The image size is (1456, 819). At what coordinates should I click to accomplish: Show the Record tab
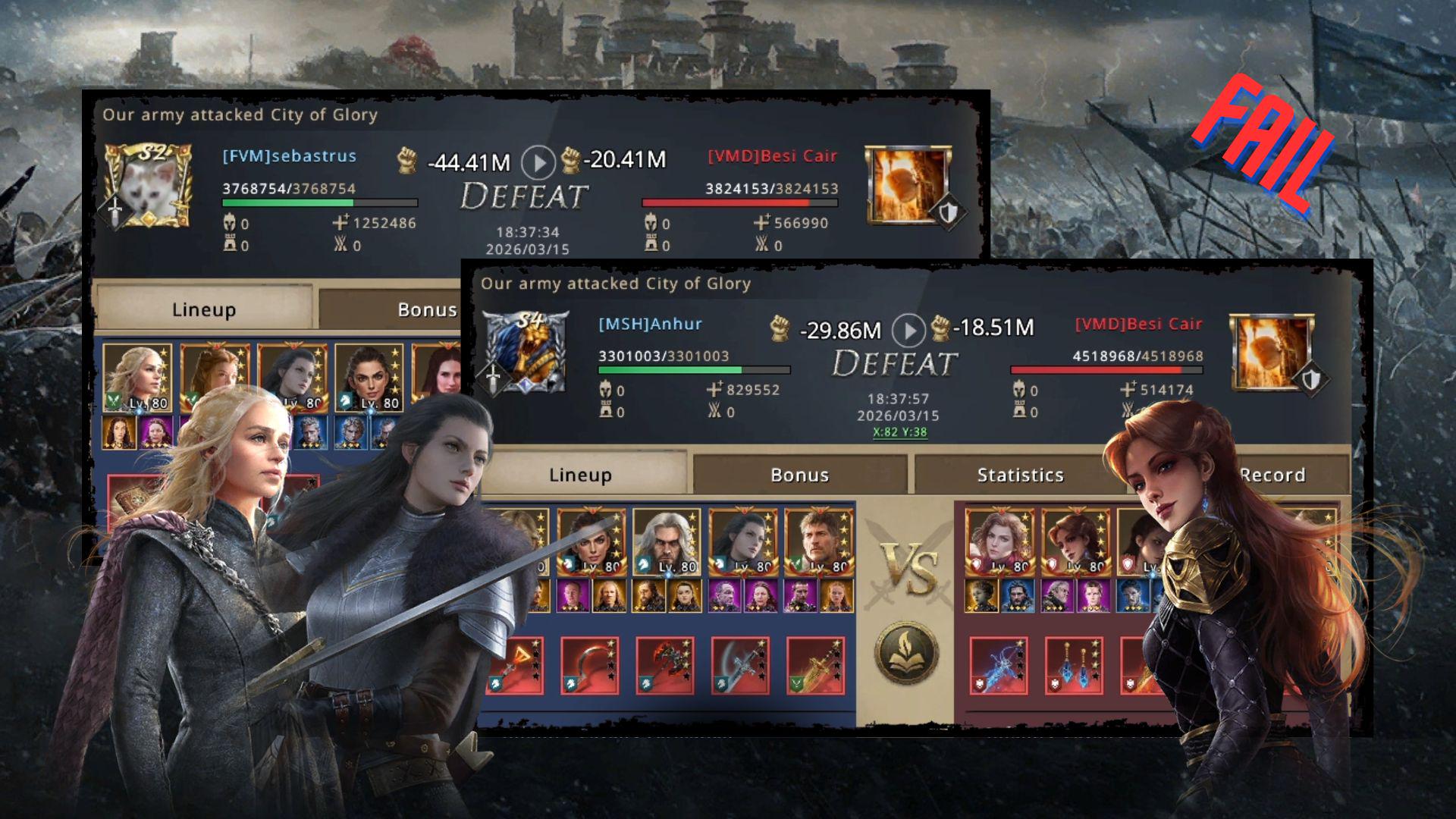click(x=1274, y=475)
